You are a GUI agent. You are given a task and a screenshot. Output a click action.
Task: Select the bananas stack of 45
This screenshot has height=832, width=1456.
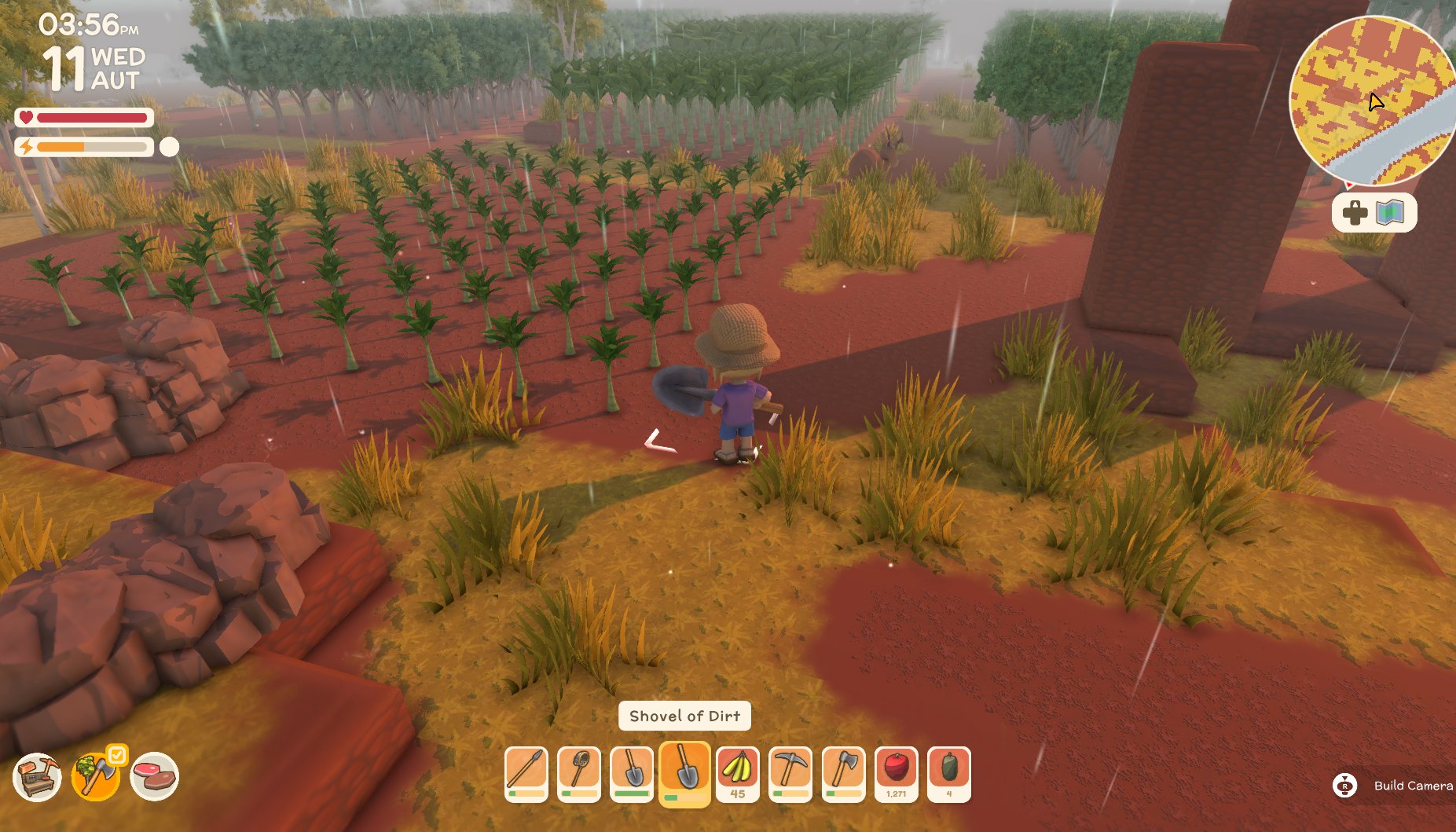(x=738, y=773)
